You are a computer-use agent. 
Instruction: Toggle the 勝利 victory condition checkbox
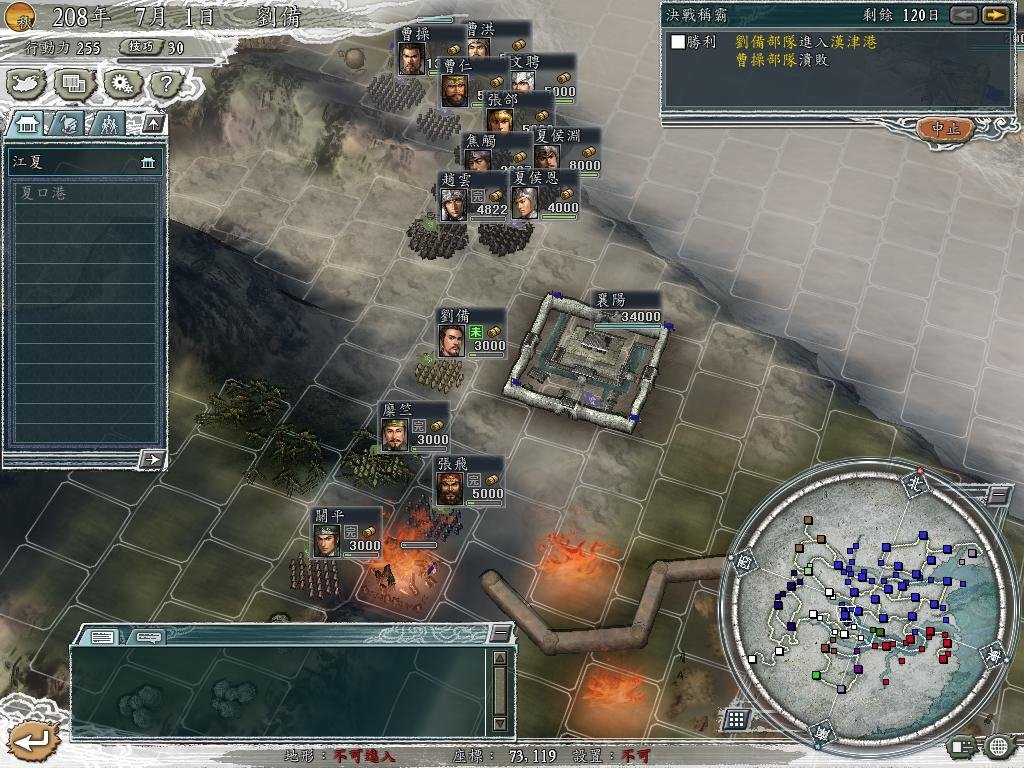(x=679, y=42)
